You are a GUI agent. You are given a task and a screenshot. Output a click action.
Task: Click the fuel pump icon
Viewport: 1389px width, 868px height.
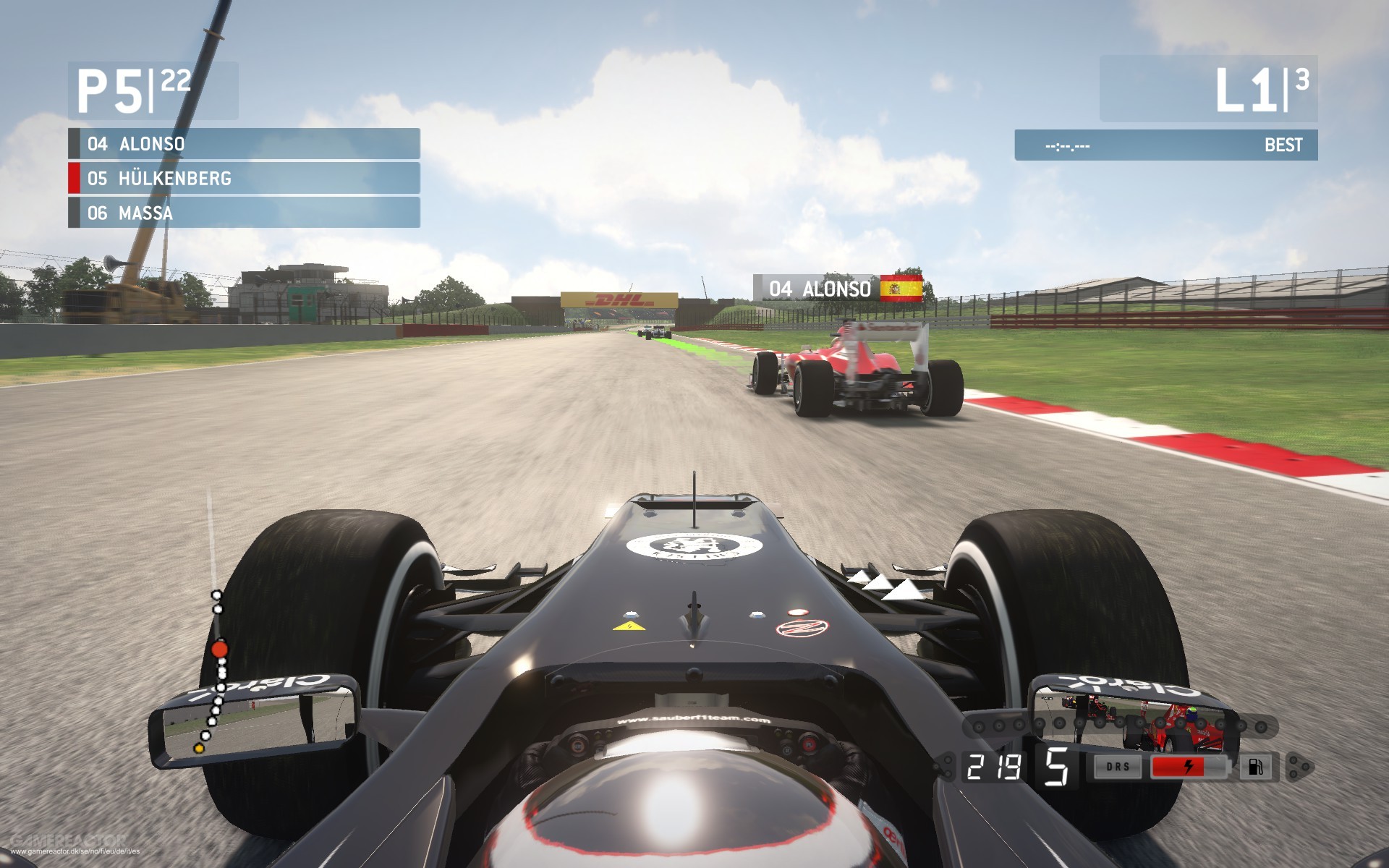coord(1255,767)
